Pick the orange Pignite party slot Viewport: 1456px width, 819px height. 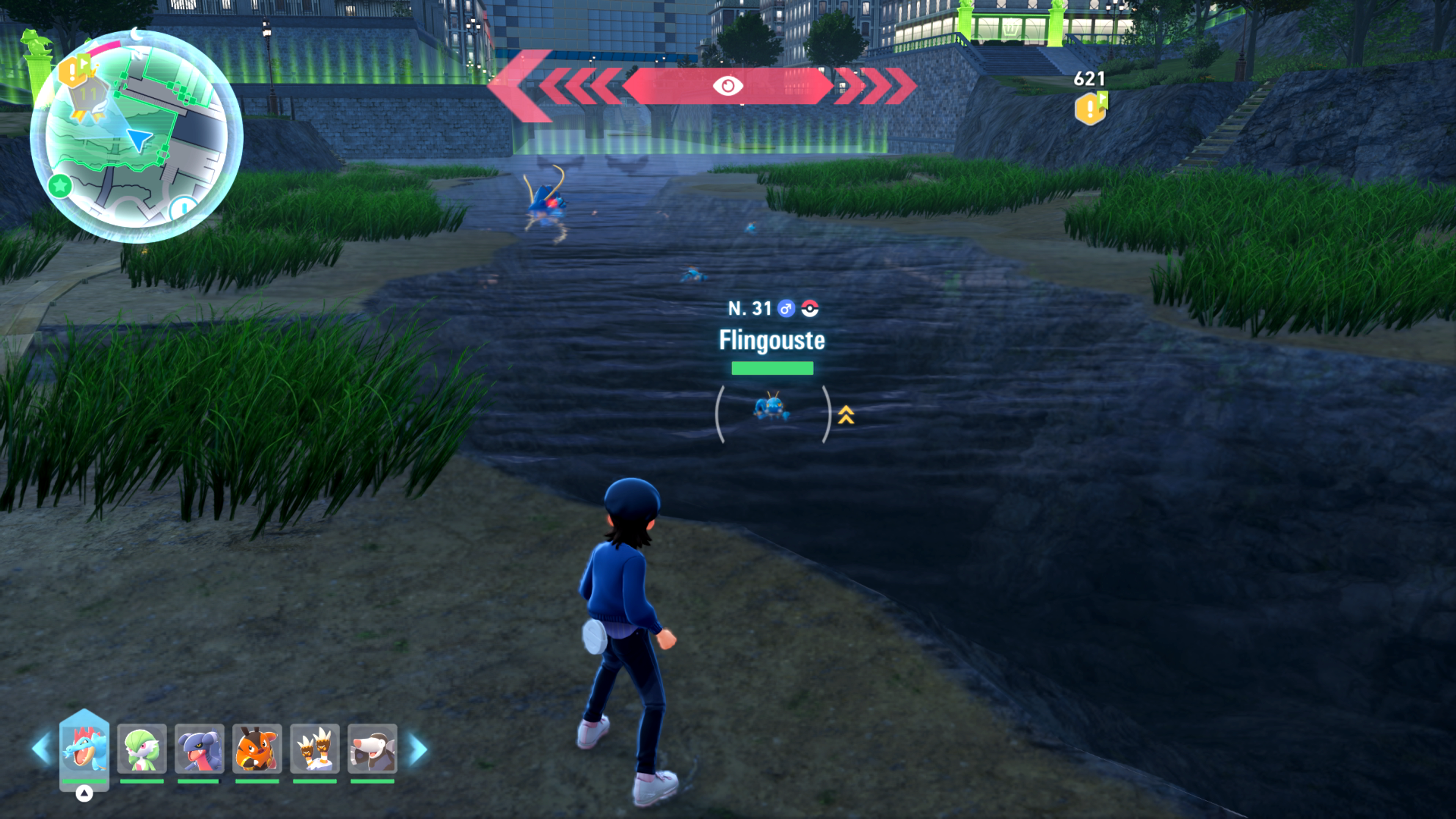click(257, 749)
